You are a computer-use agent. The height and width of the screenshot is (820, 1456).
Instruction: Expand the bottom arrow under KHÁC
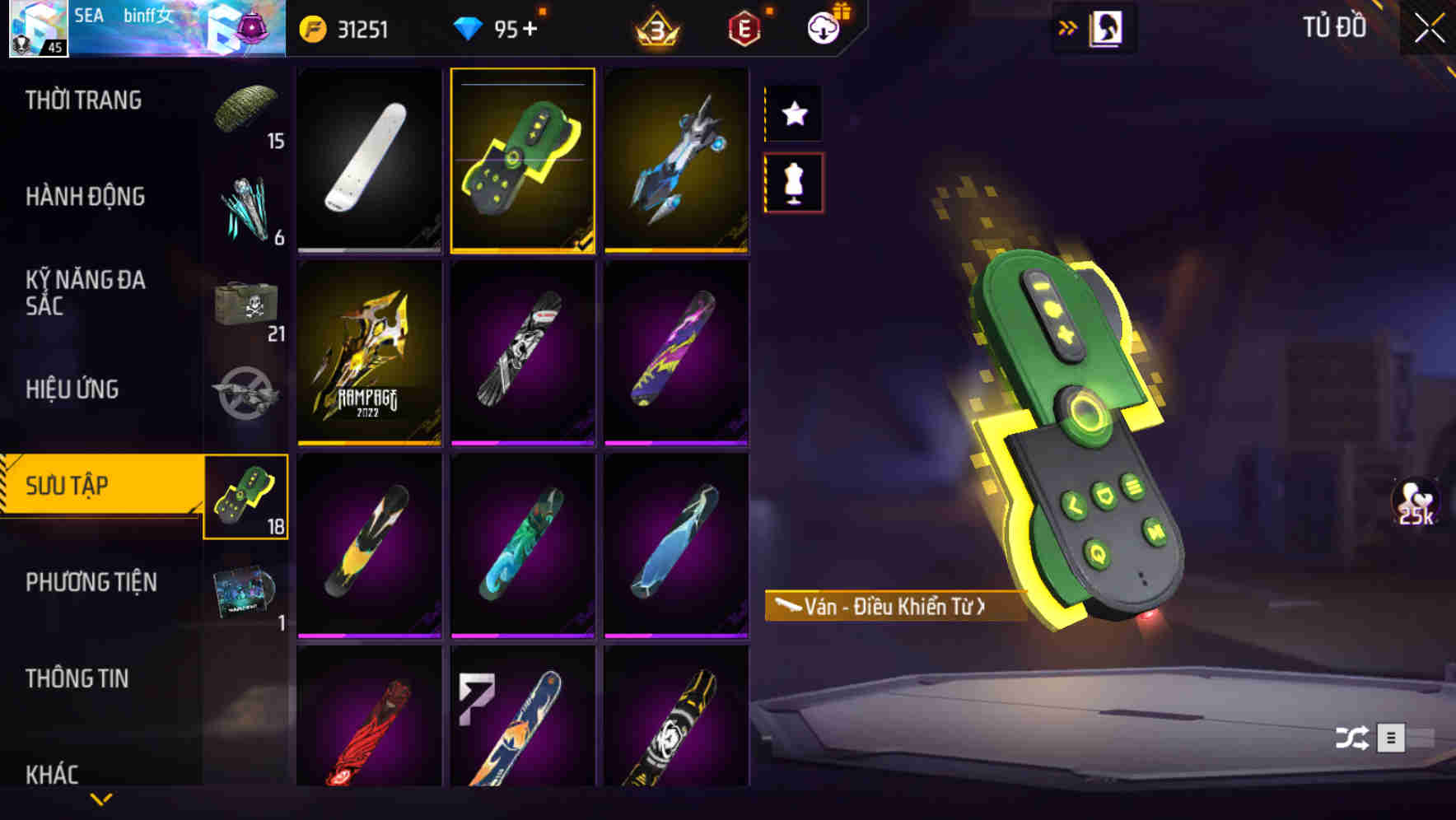pyautogui.click(x=101, y=797)
